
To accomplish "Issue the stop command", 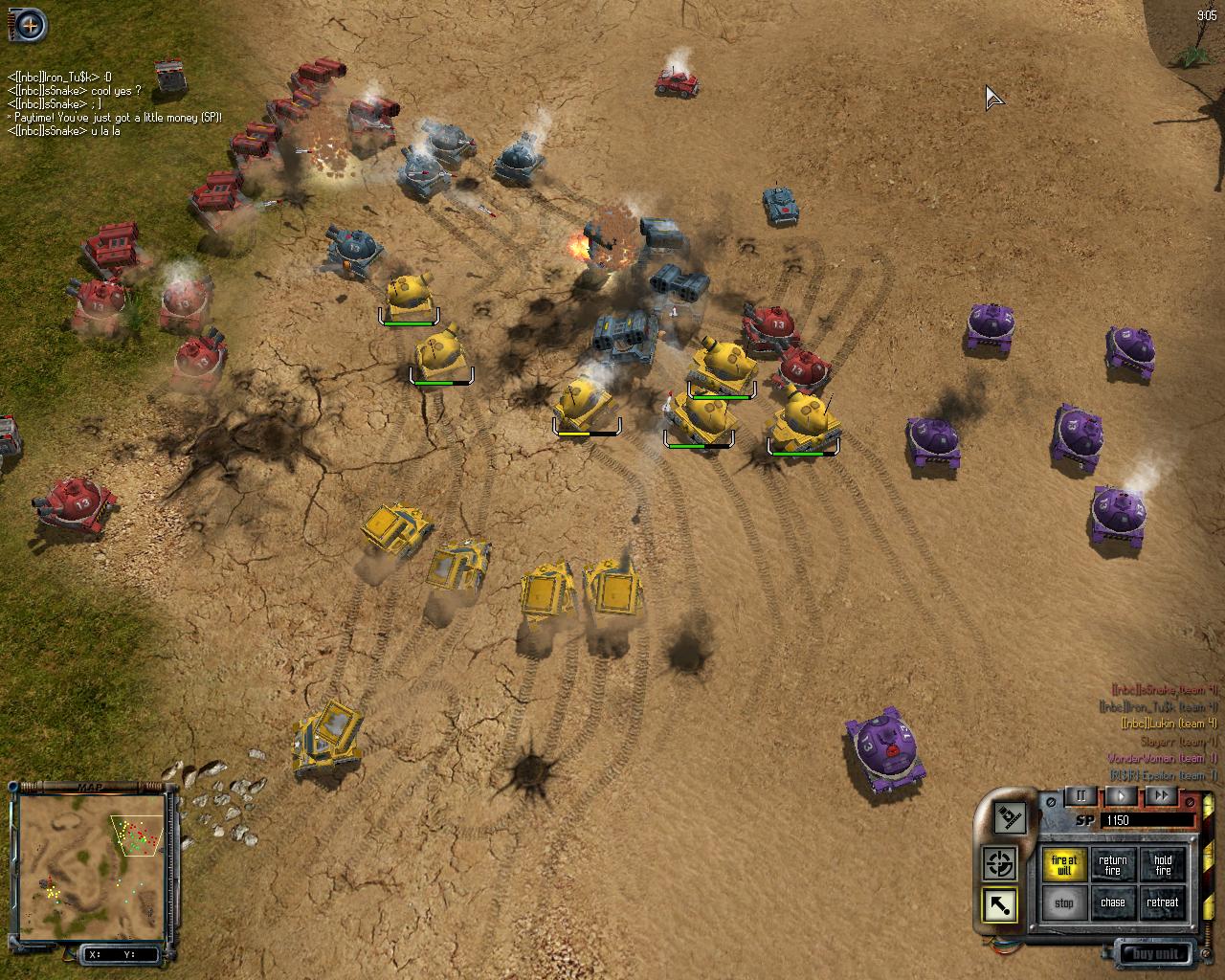I will pos(1063,902).
